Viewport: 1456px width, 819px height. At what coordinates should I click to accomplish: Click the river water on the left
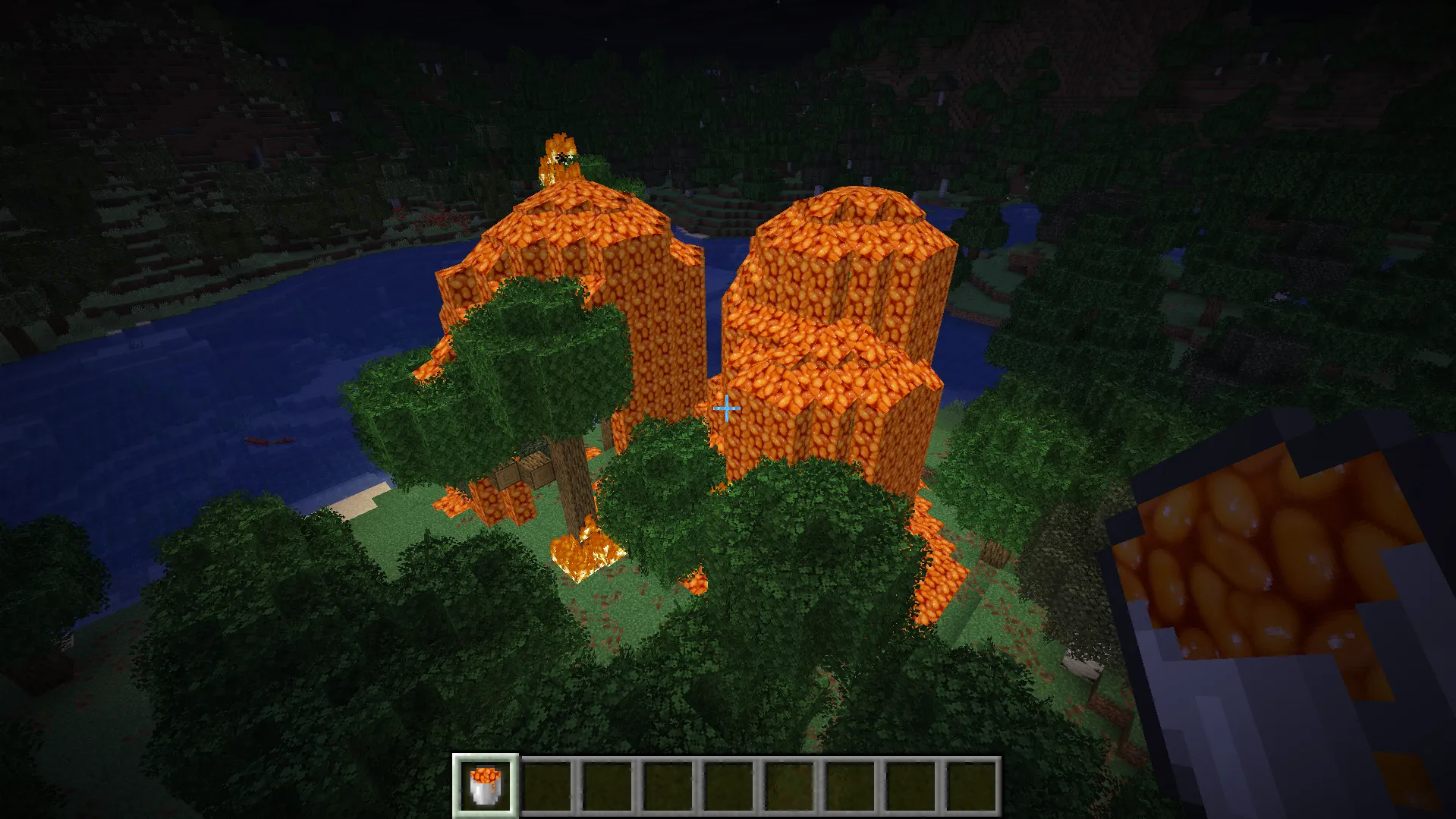point(190,364)
